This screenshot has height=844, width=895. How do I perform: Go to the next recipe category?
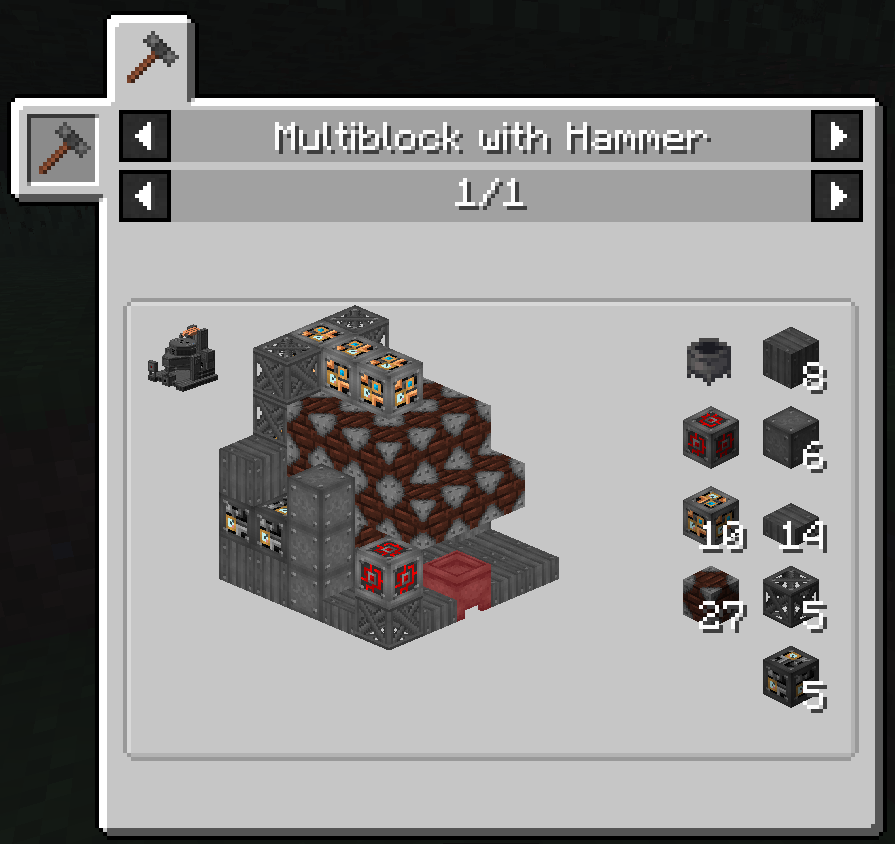837,136
